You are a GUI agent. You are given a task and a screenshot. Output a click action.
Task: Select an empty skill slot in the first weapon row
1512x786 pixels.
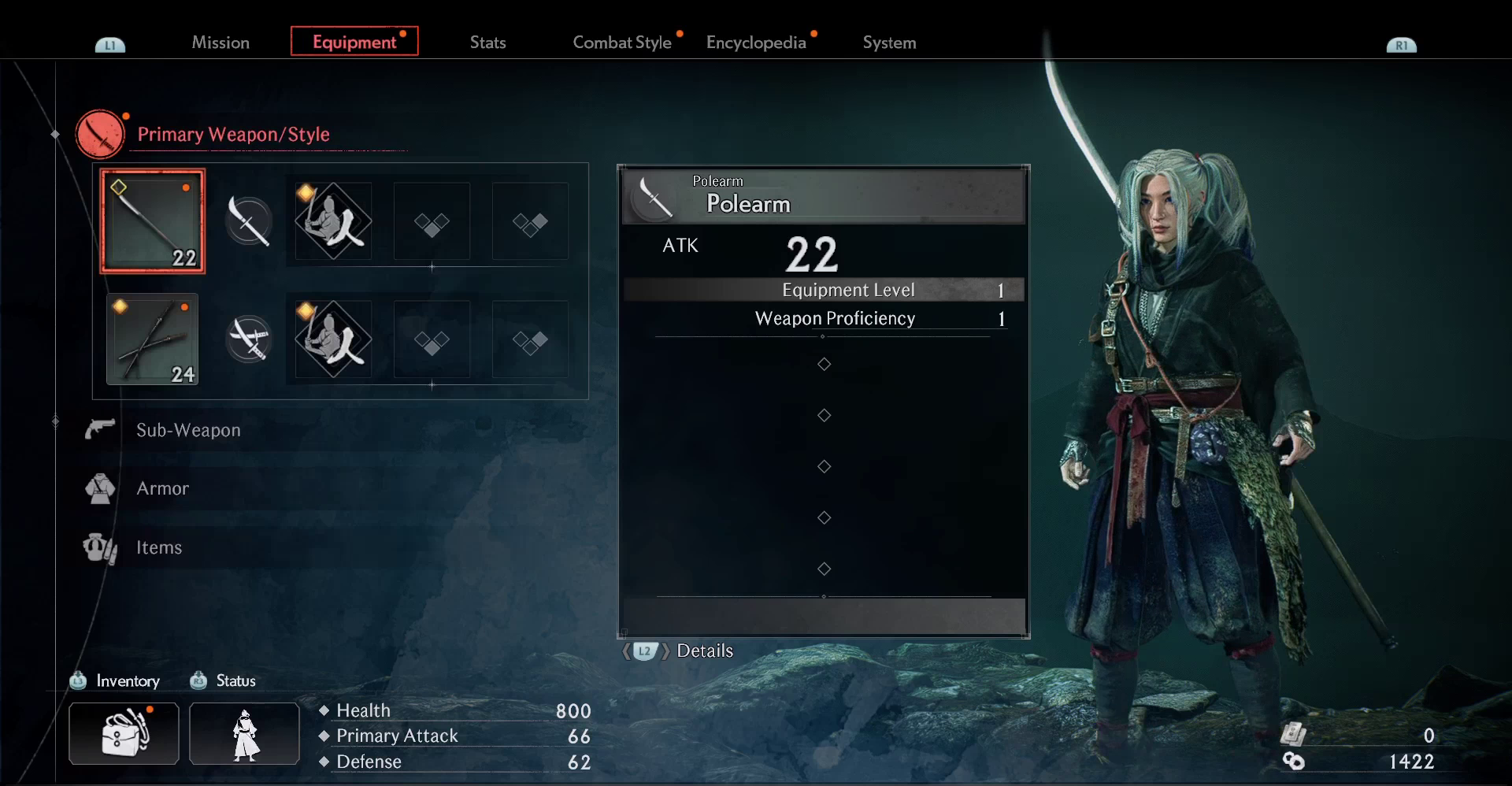pos(431,221)
